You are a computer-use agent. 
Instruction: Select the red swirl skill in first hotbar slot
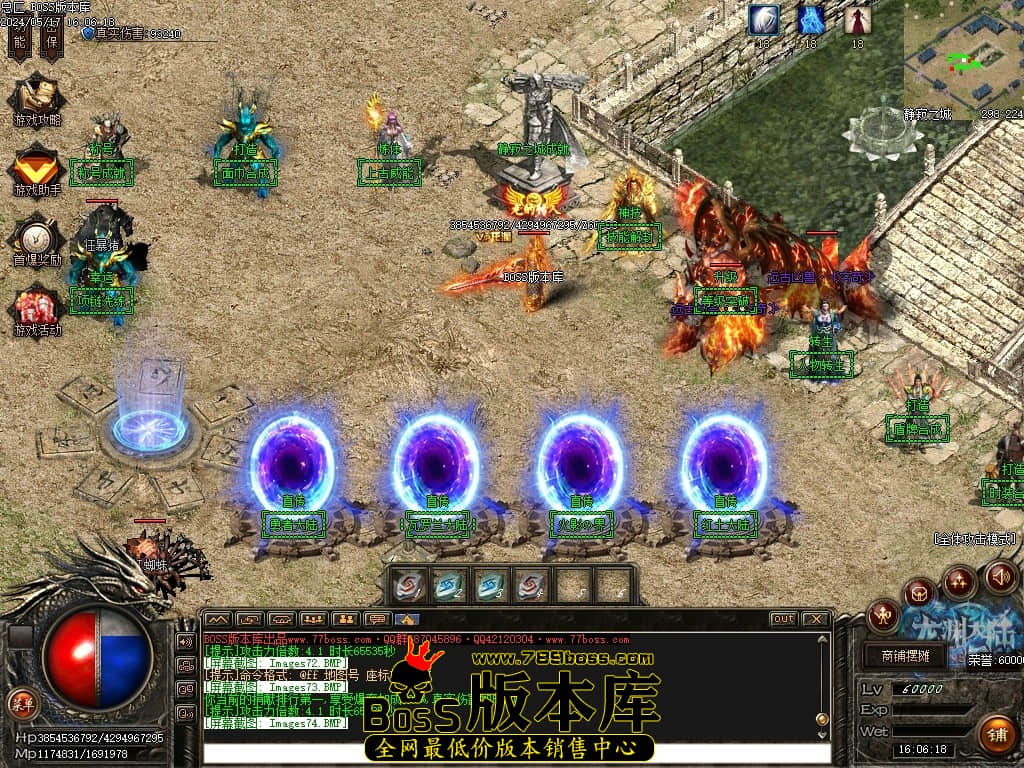(x=407, y=585)
